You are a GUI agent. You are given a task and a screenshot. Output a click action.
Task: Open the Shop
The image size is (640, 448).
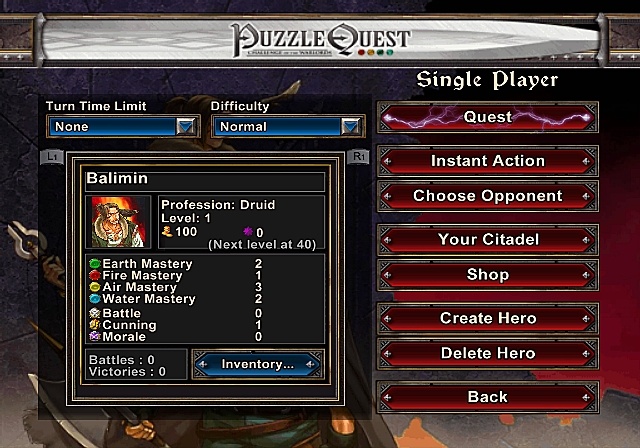(487, 275)
